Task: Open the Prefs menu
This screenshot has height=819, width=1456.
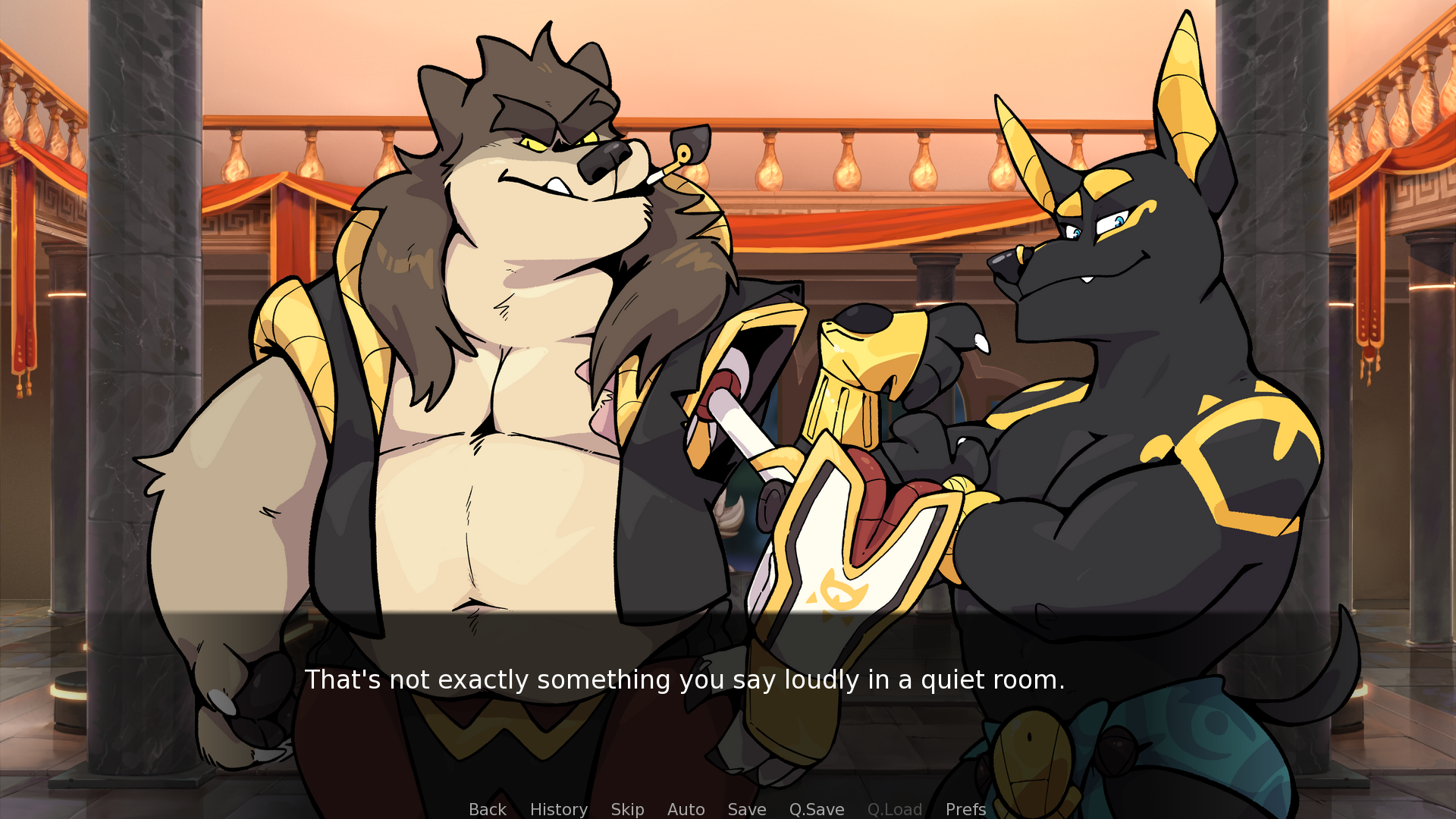Action: click(965, 809)
